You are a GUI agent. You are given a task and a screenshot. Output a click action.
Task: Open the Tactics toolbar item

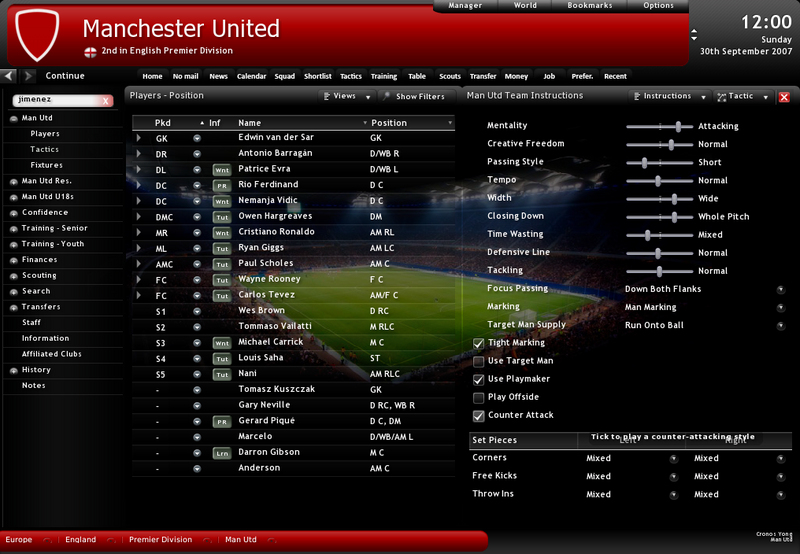(351, 76)
